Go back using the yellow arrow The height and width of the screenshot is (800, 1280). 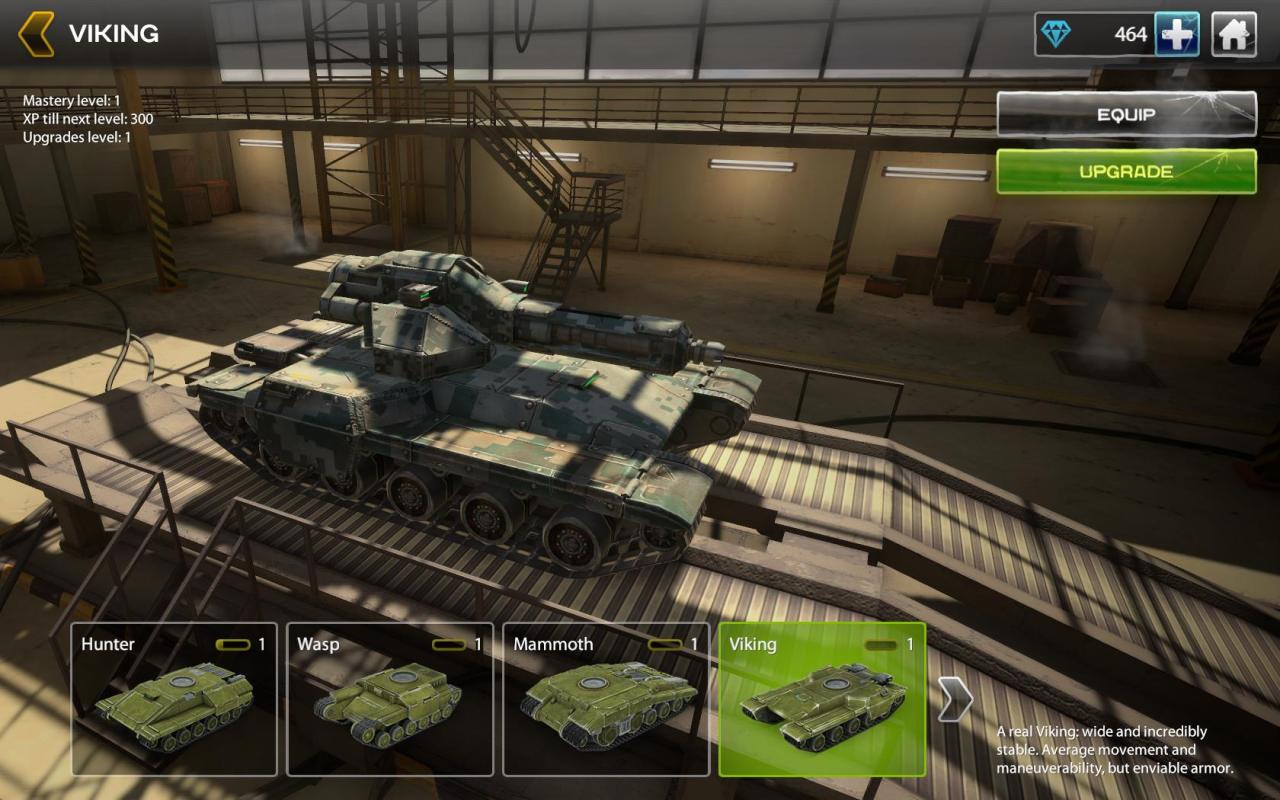(36, 34)
